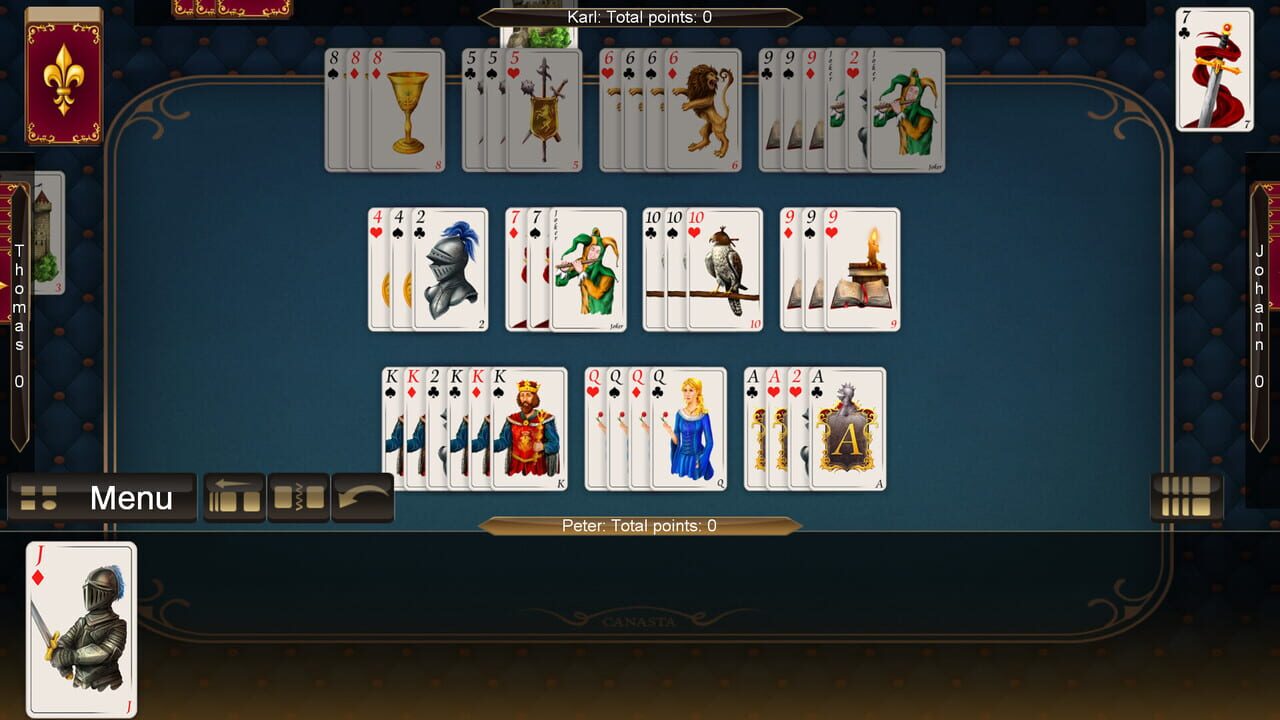The height and width of the screenshot is (720, 1280).
Task: Open the card arrangement grid icon on right
Action: 1186,494
